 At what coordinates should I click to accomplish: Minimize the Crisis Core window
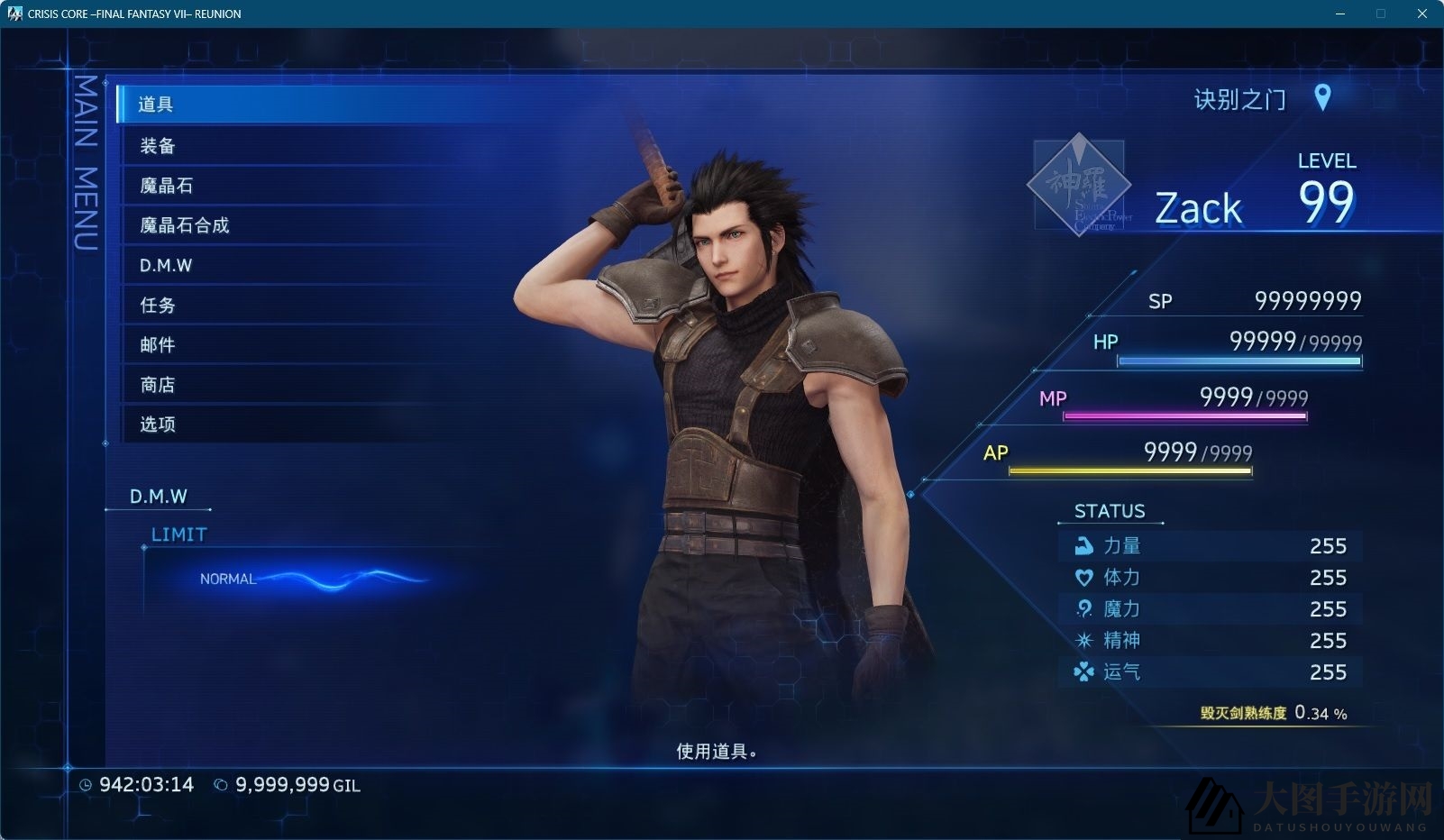pyautogui.click(x=1339, y=14)
